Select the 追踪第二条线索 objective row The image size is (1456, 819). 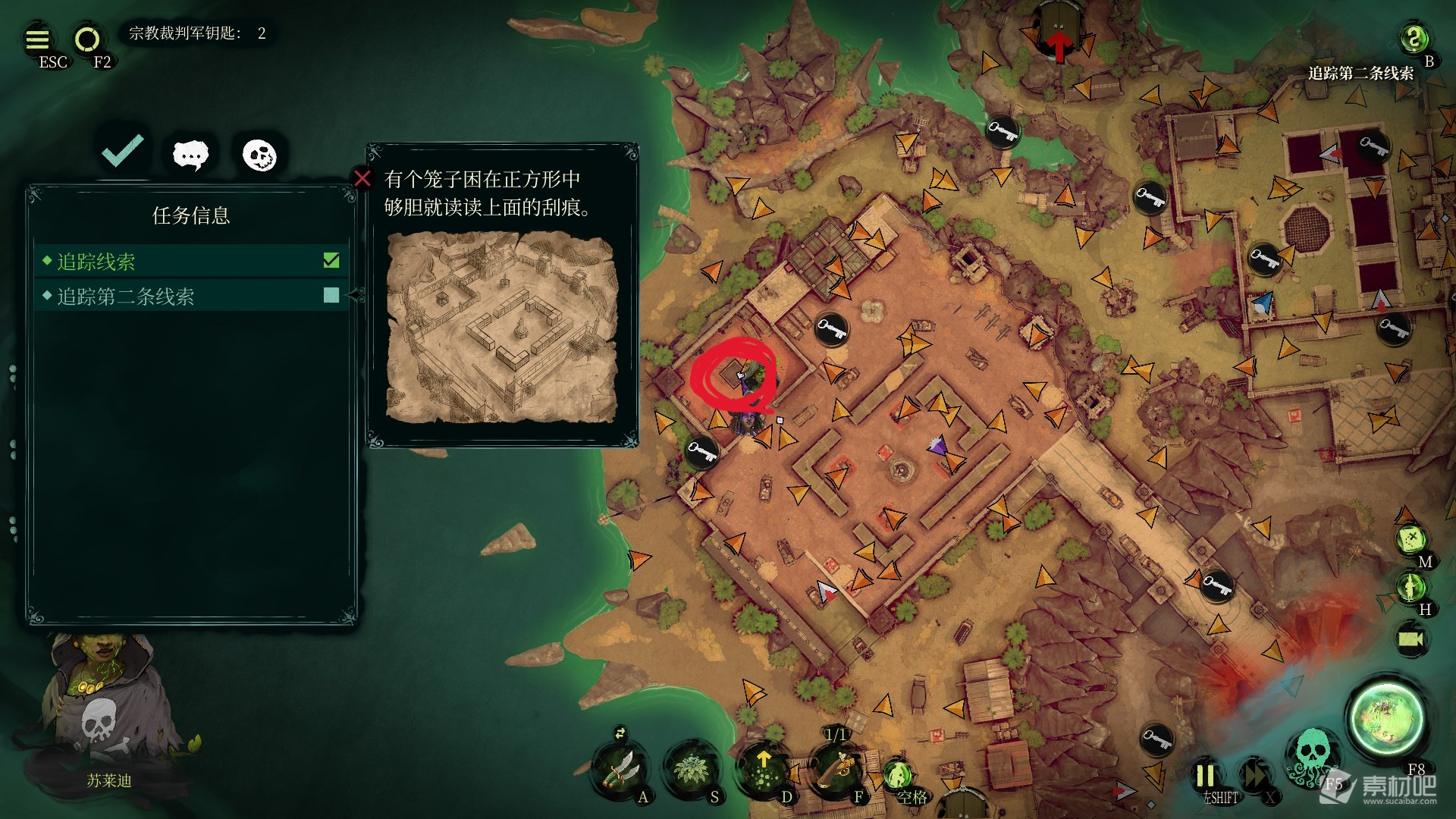point(191,297)
